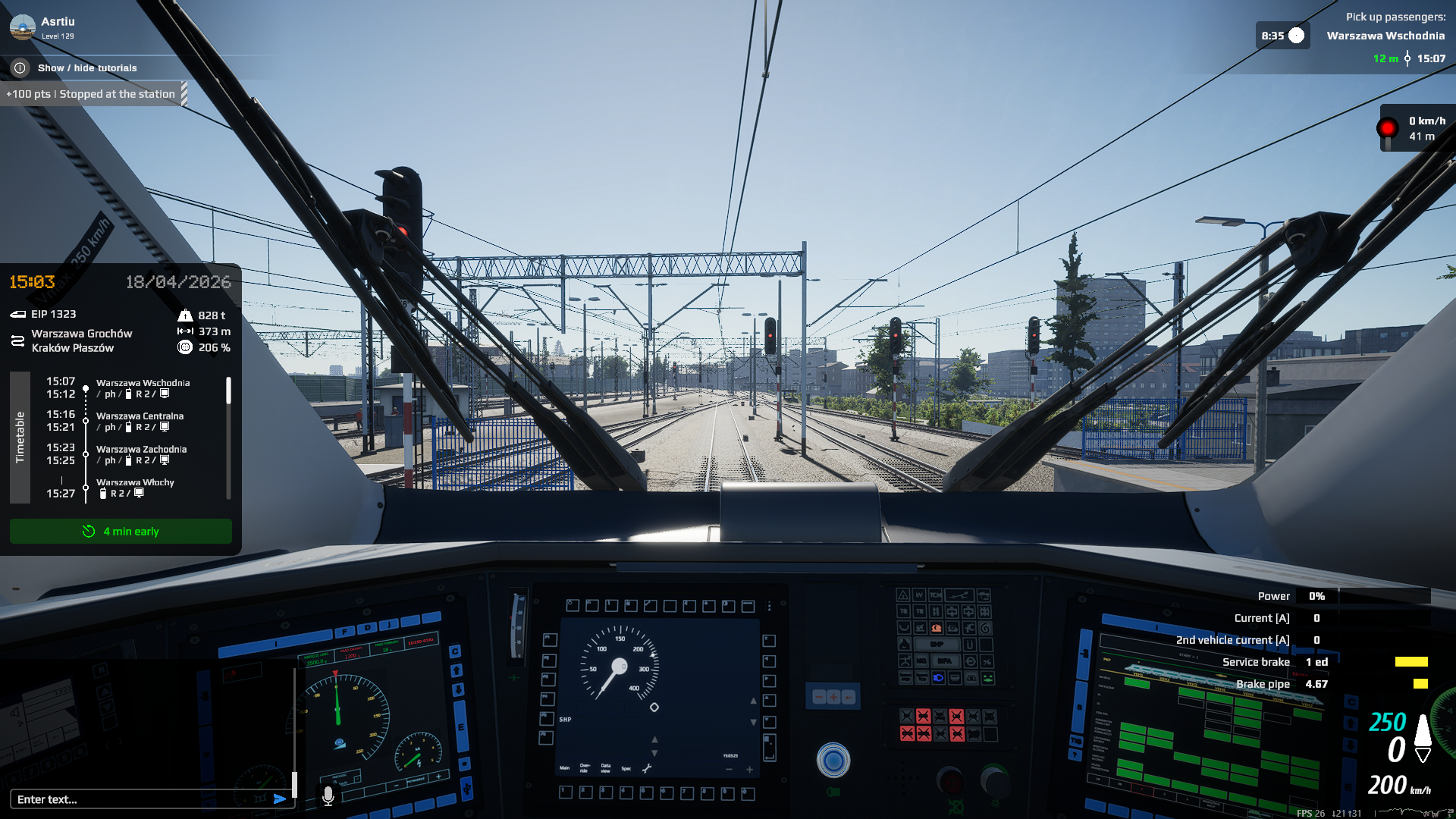
Task: Click the 8:35 countdown timer badge
Action: (1282, 36)
